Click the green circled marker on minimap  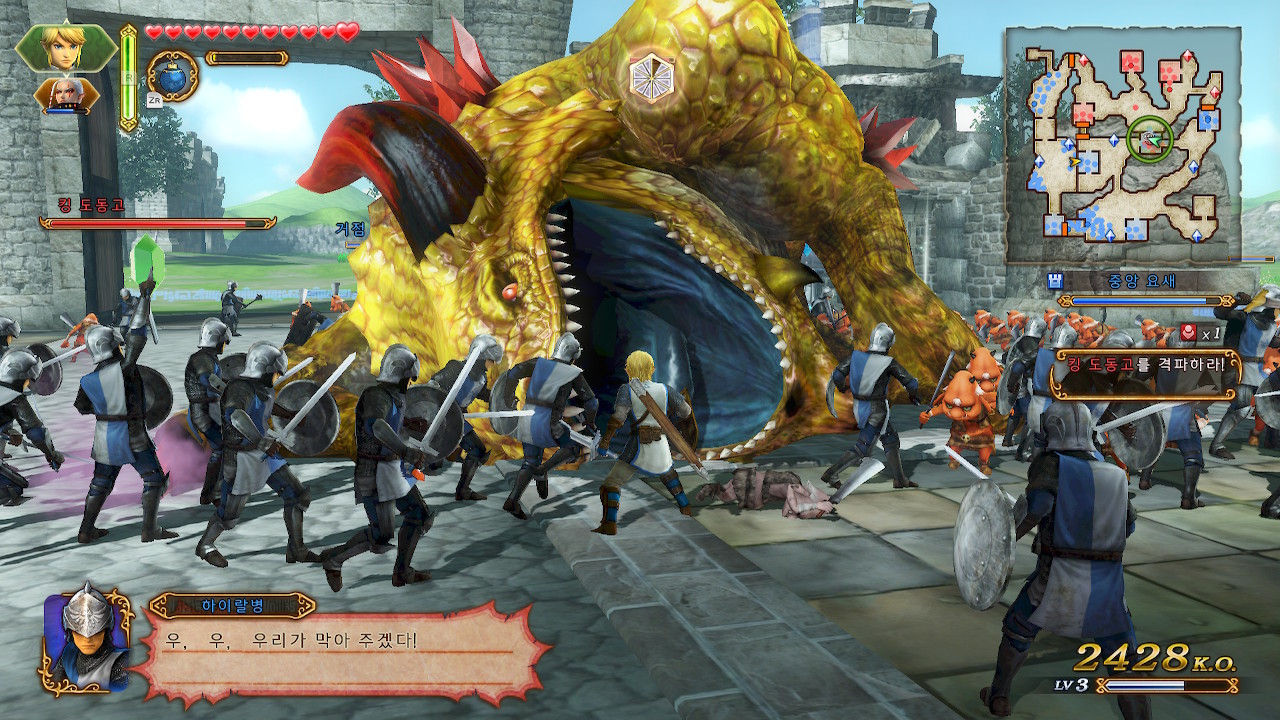1150,140
